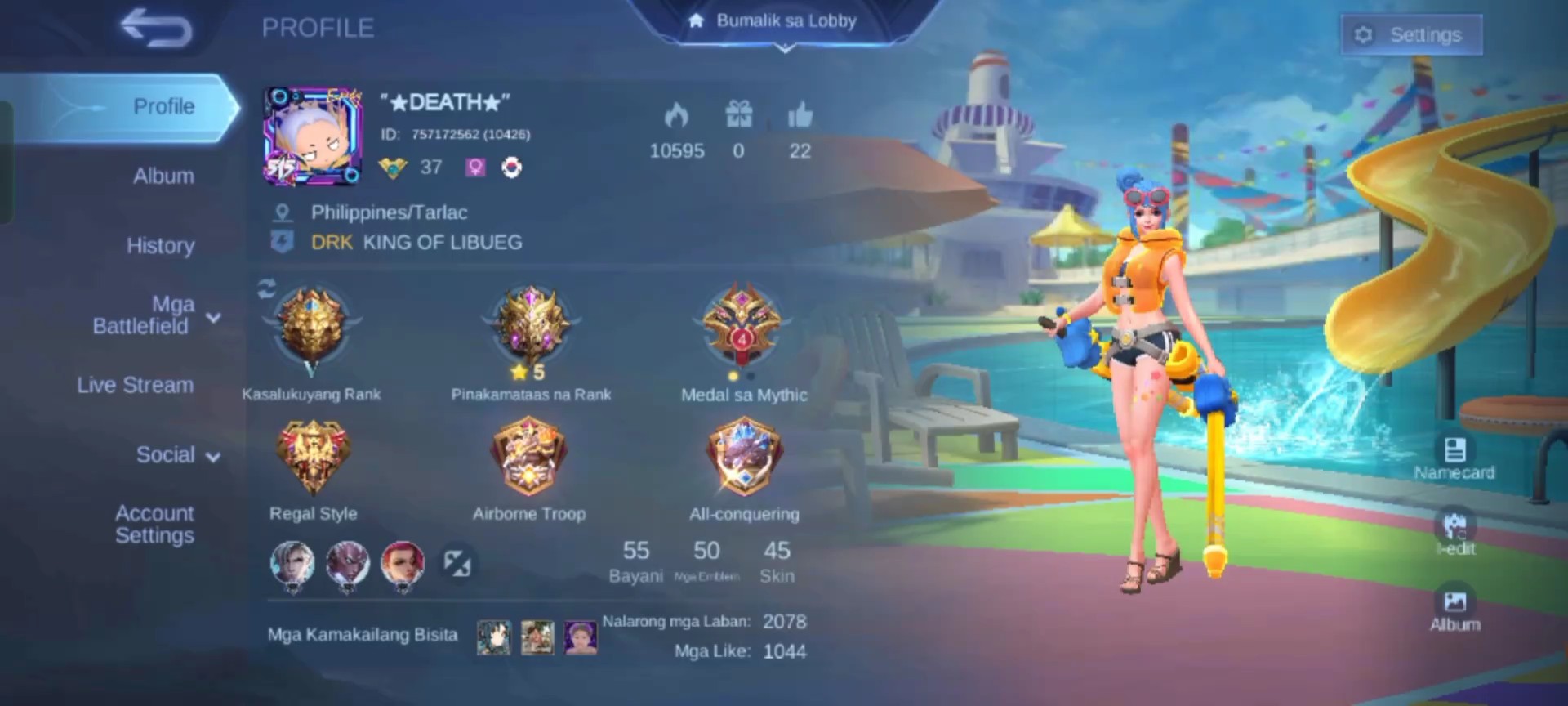The height and width of the screenshot is (706, 1568).
Task: Open the Namecard button
Action: [1454, 458]
